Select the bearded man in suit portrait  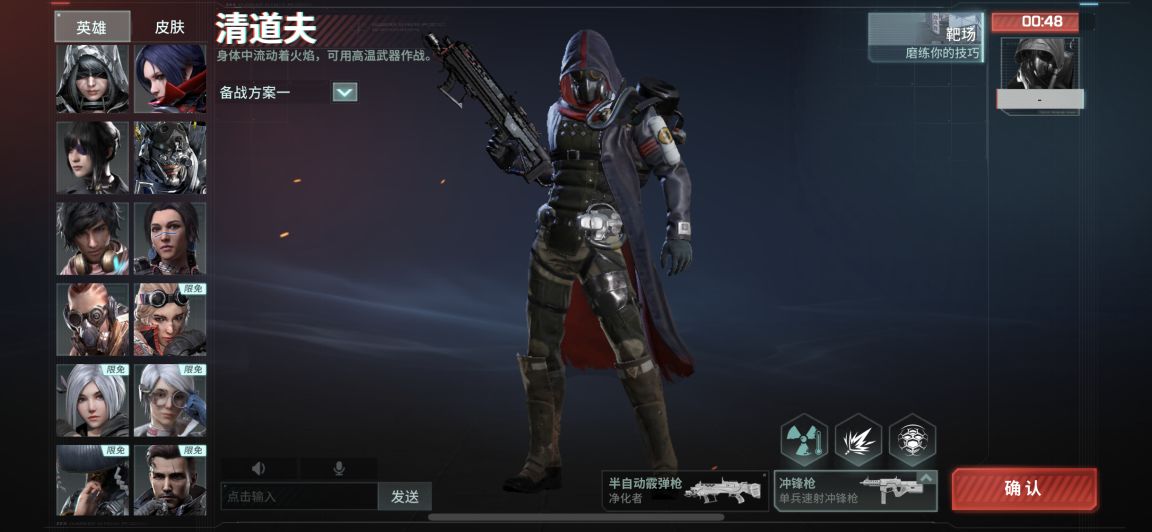pyautogui.click(x=170, y=480)
